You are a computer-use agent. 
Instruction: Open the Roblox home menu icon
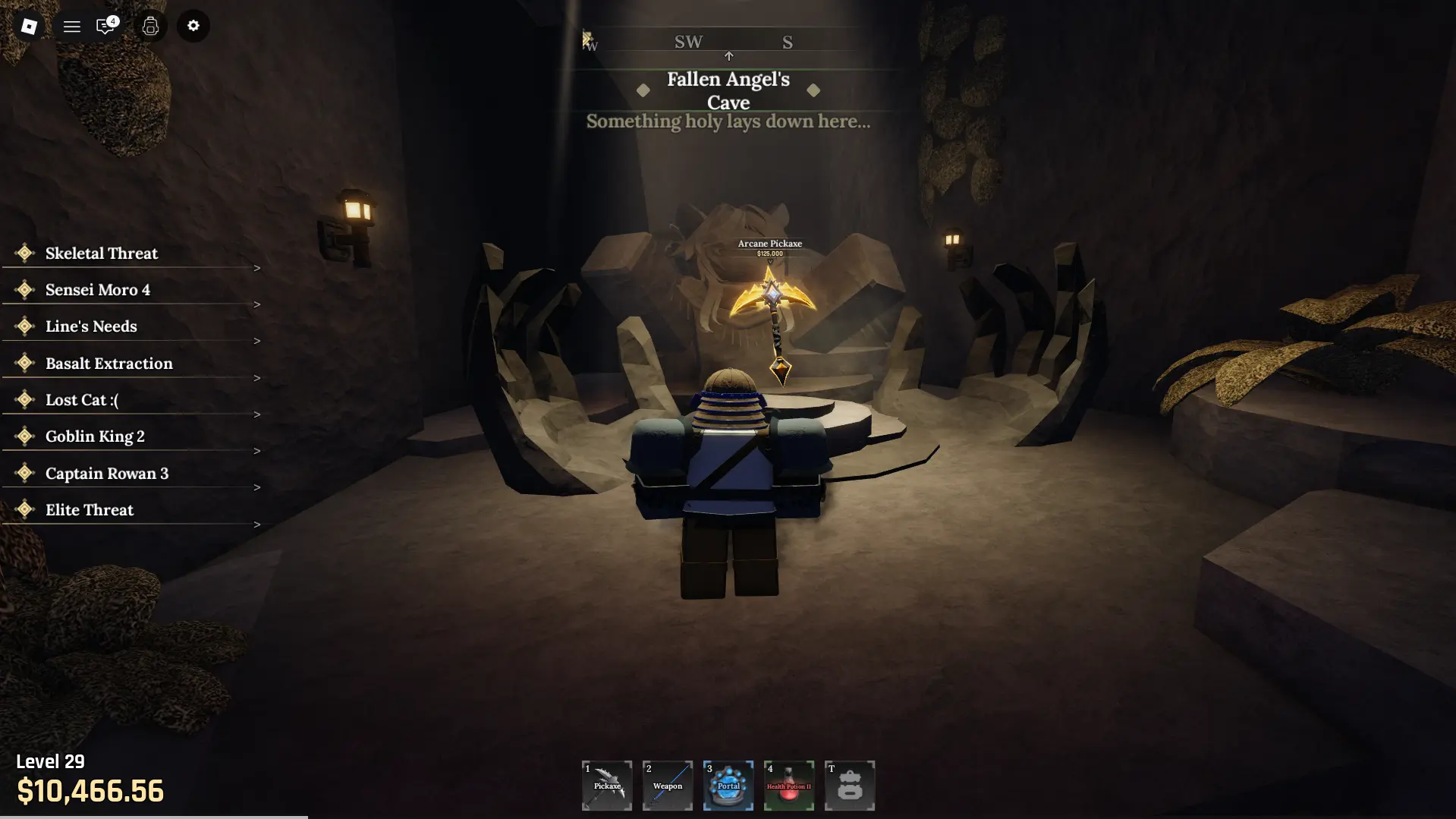tap(28, 26)
